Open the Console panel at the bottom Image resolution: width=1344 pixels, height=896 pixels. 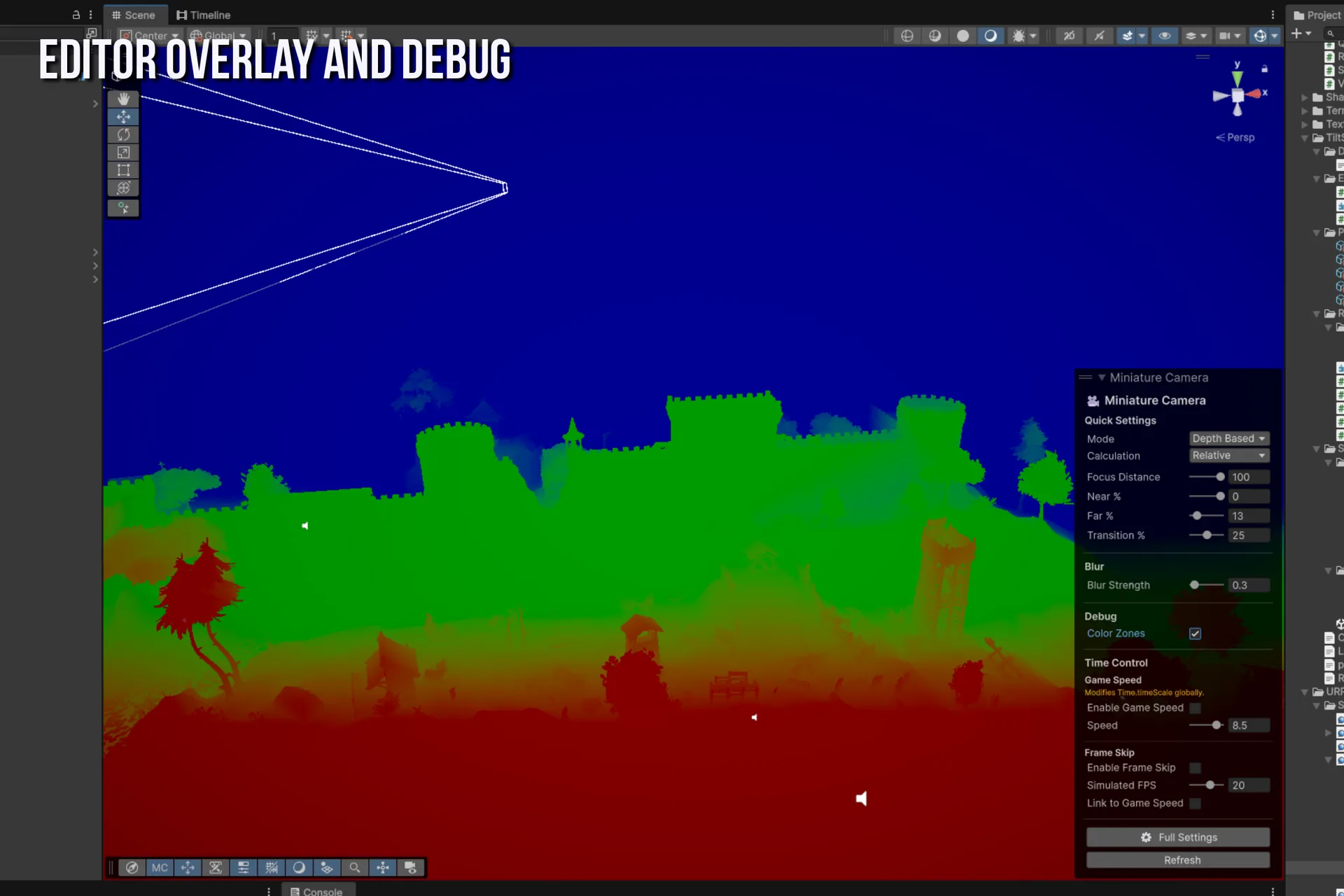pos(318,890)
